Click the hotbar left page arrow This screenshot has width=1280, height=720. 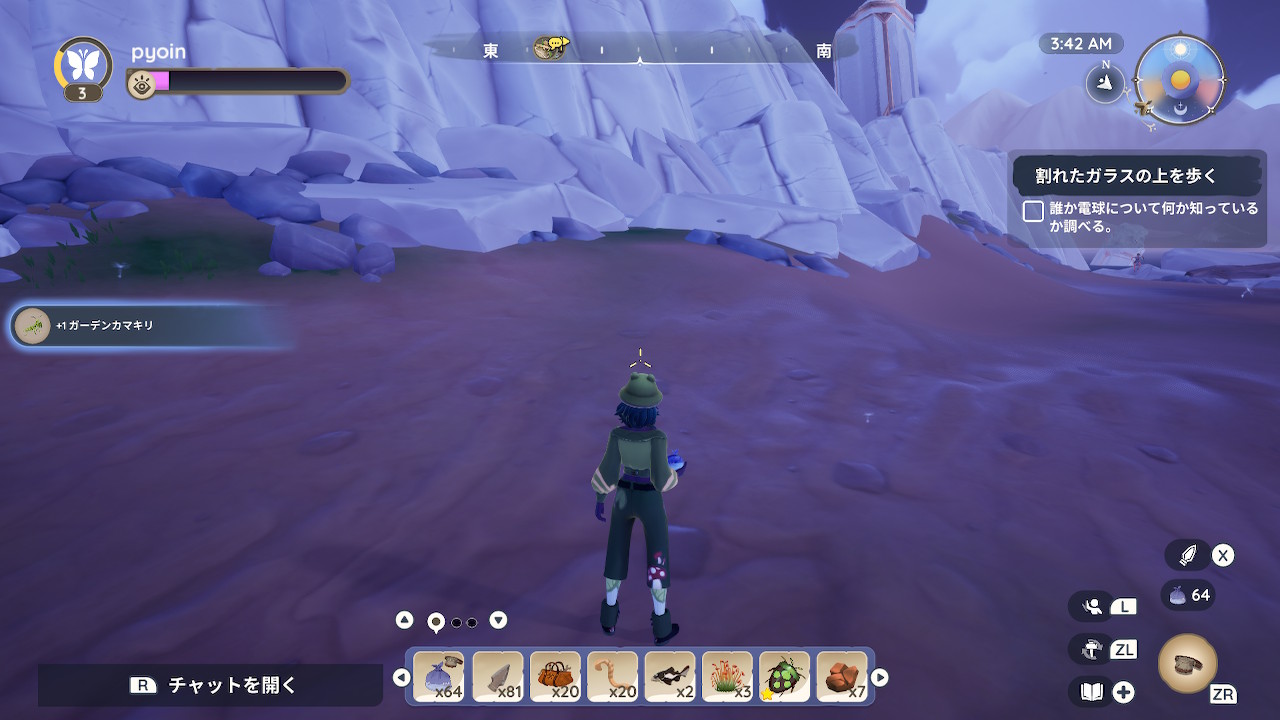pyautogui.click(x=401, y=677)
